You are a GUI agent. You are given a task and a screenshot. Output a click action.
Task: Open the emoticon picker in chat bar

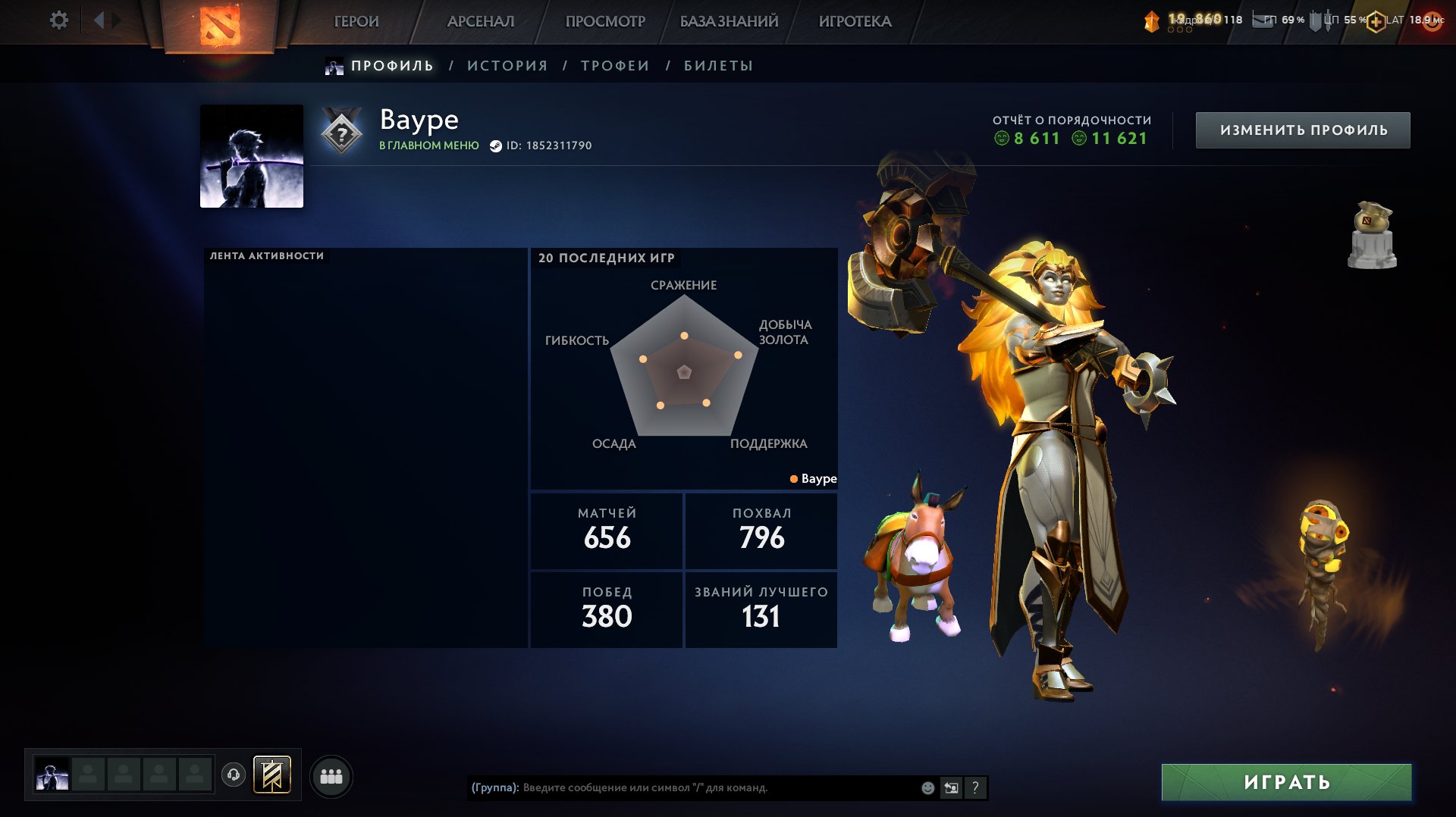927,787
